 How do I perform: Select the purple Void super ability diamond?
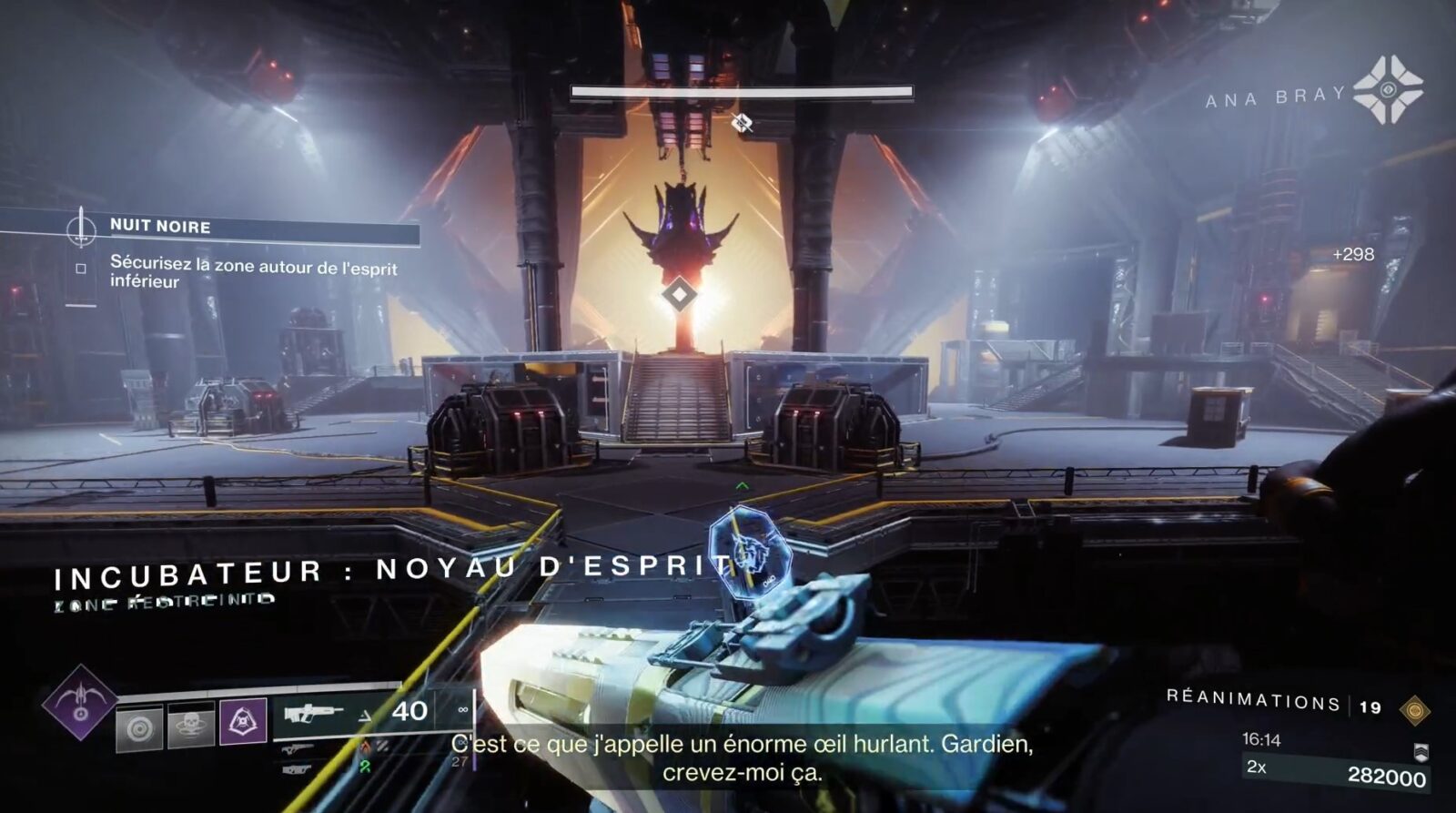click(x=80, y=704)
